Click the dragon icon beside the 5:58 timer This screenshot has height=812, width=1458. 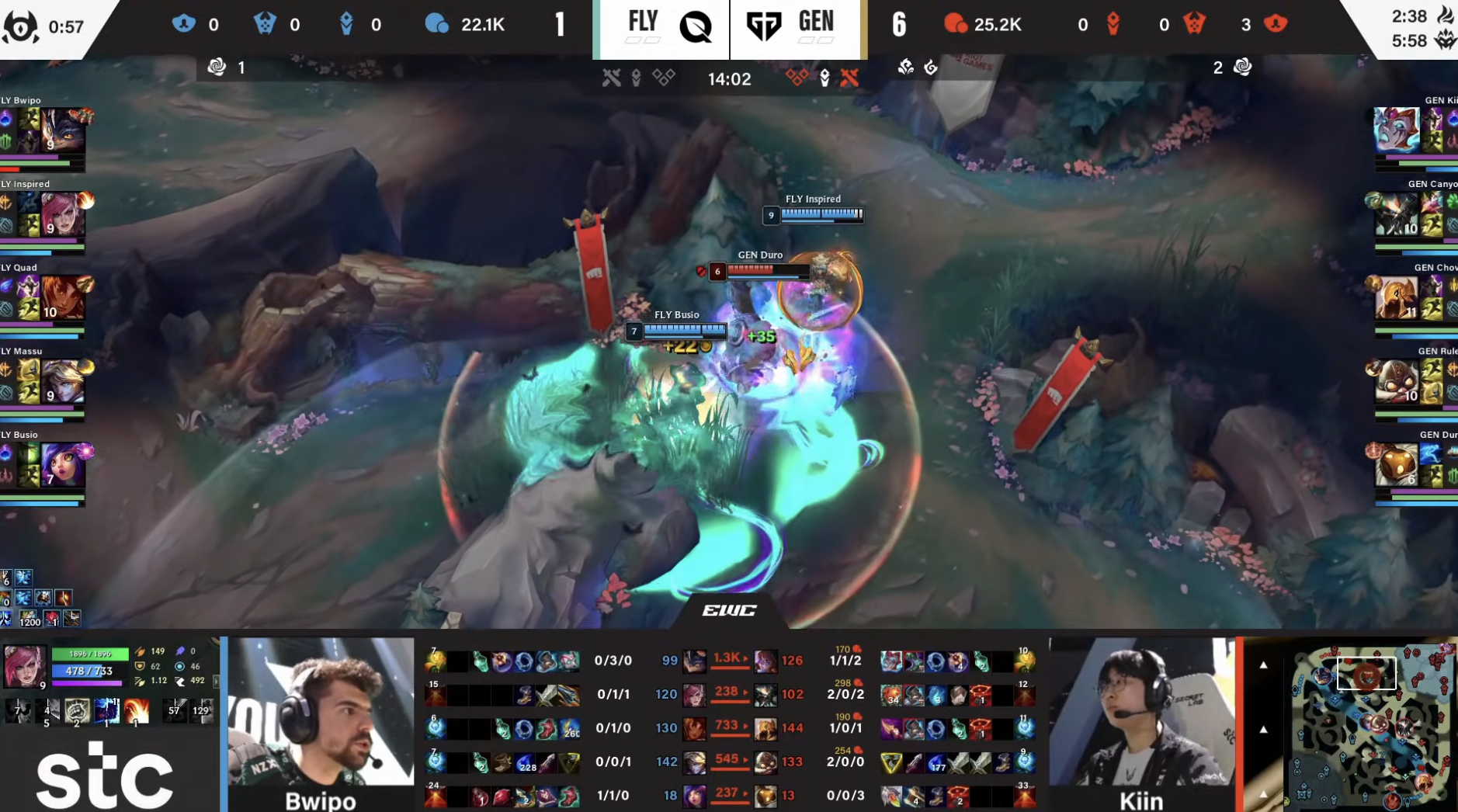(x=1446, y=40)
